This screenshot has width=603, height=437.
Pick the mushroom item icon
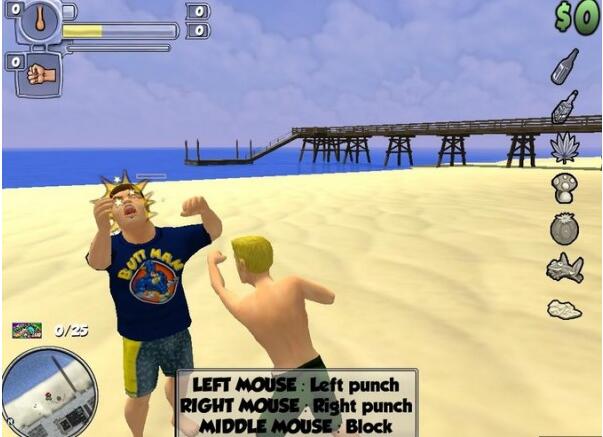point(564,188)
